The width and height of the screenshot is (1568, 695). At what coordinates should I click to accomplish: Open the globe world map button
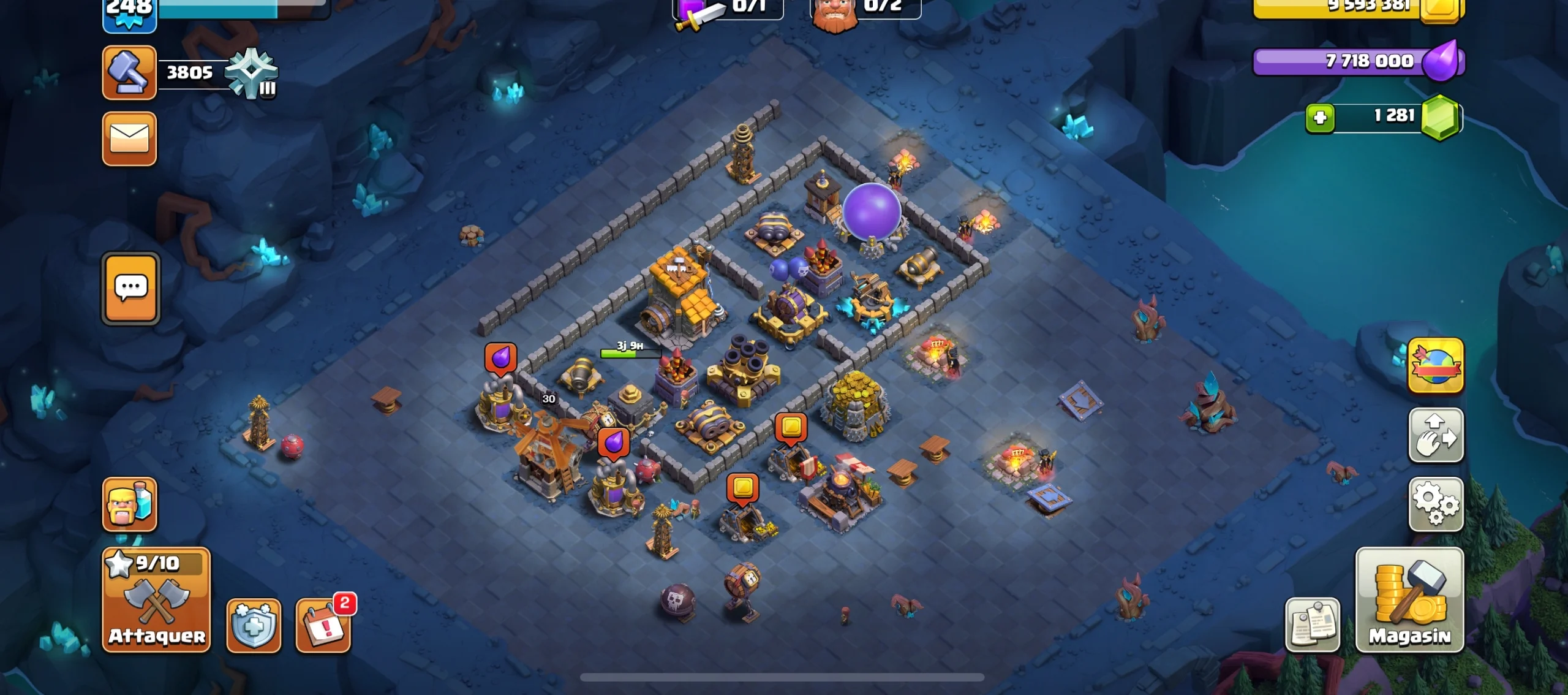point(1435,365)
